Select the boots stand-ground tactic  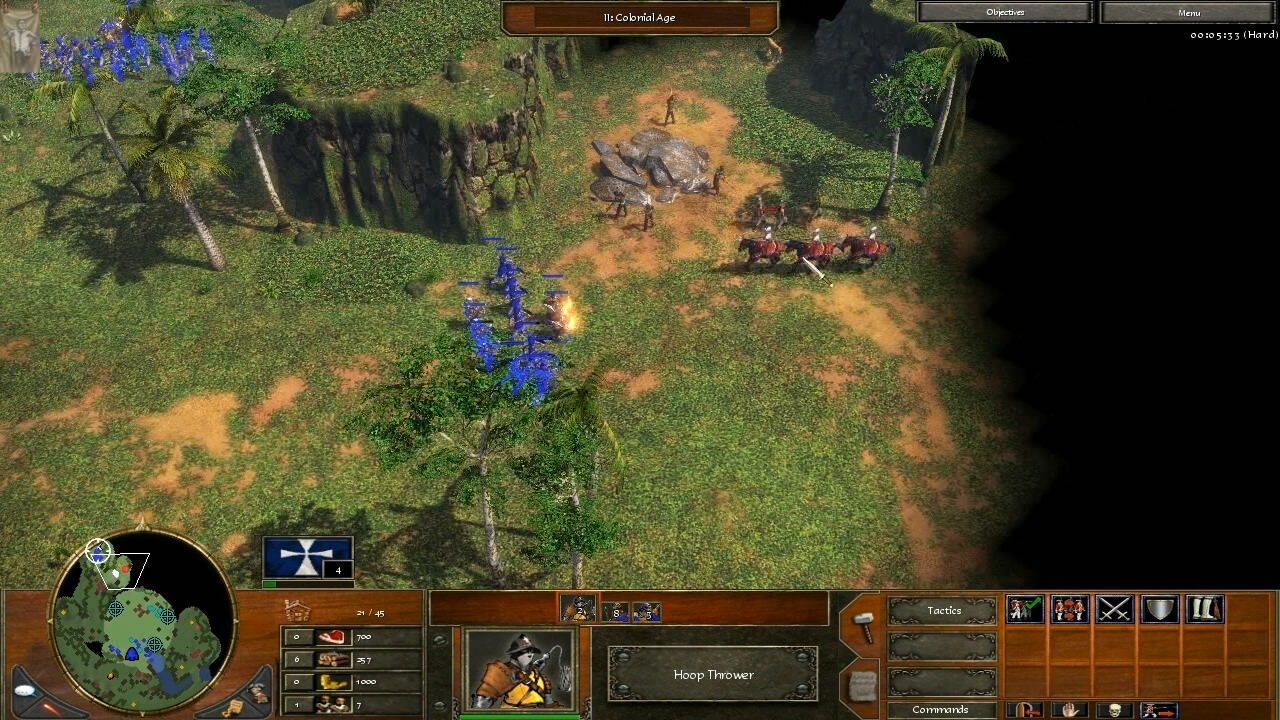pos(1204,610)
